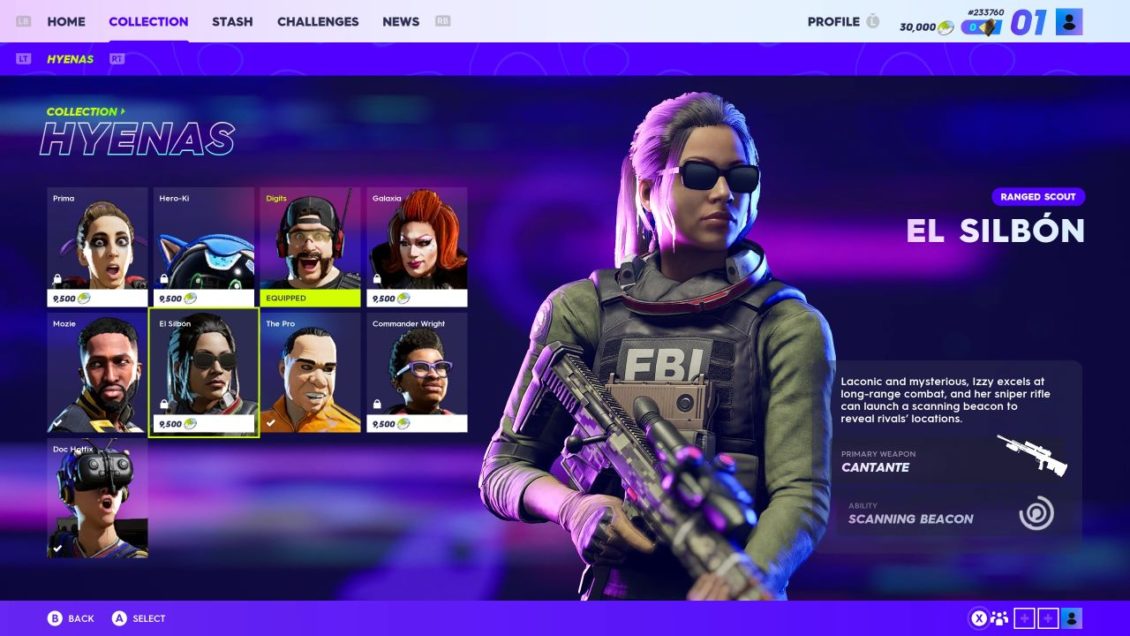The image size is (1130, 636).
Task: Select the equipped Digits character card
Action: pos(310,247)
